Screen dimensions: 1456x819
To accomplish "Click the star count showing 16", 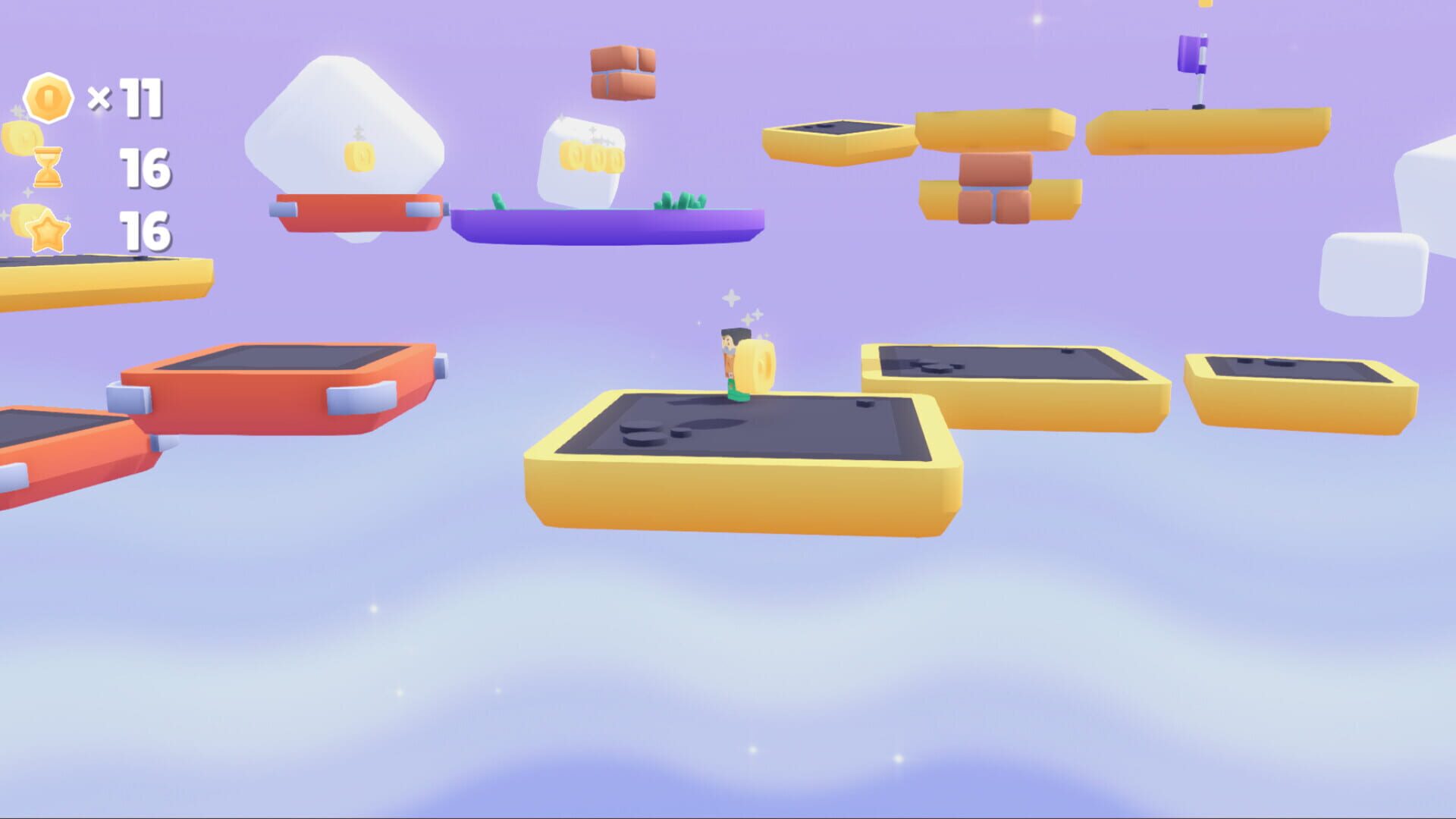I will pos(146,231).
